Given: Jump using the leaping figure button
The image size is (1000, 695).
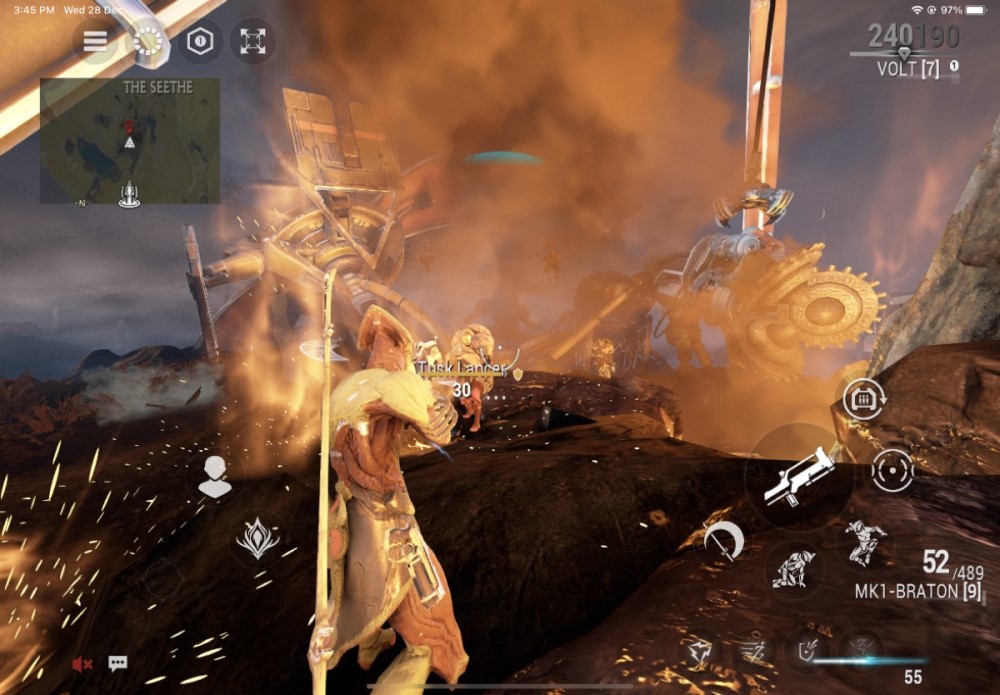Looking at the screenshot, I should point(862,543).
